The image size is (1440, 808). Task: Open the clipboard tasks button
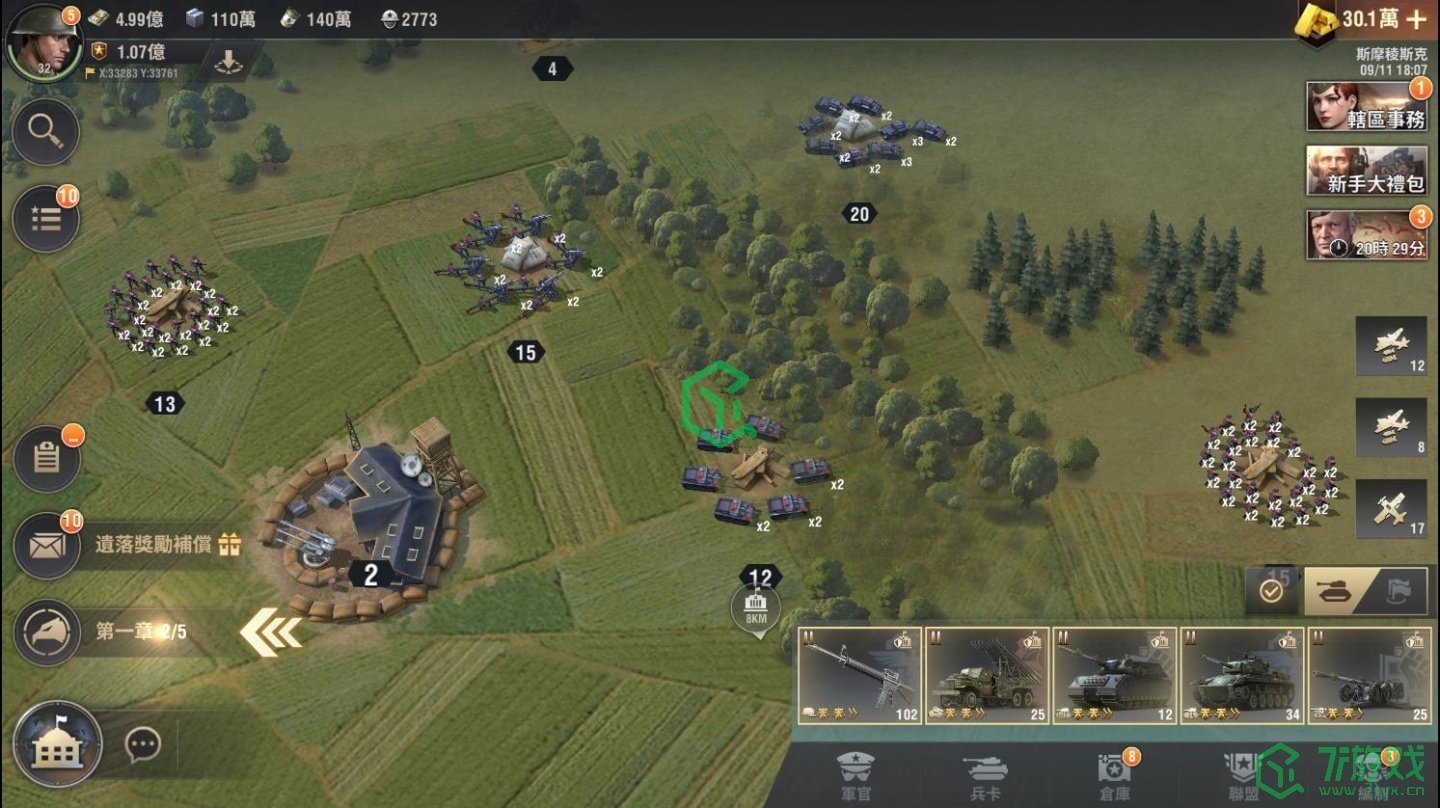point(46,458)
